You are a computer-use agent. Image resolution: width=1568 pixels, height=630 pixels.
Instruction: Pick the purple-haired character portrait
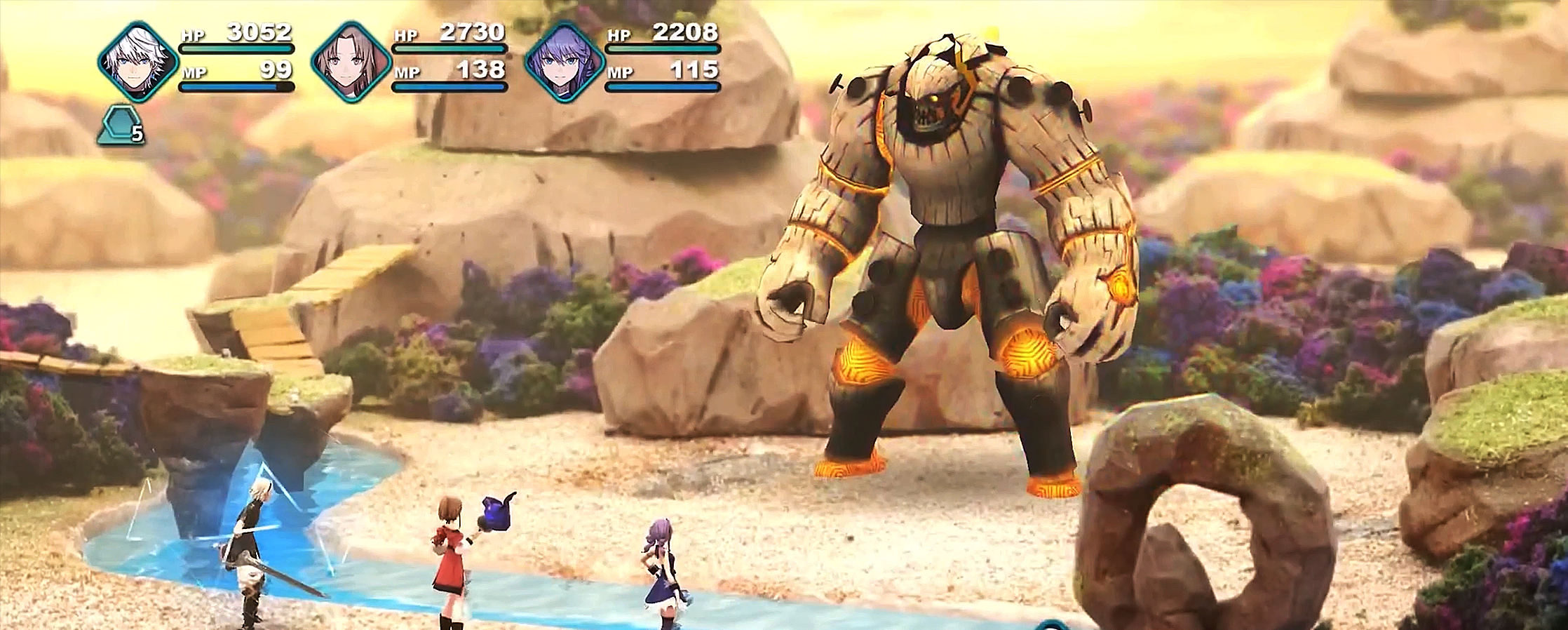coord(564,62)
